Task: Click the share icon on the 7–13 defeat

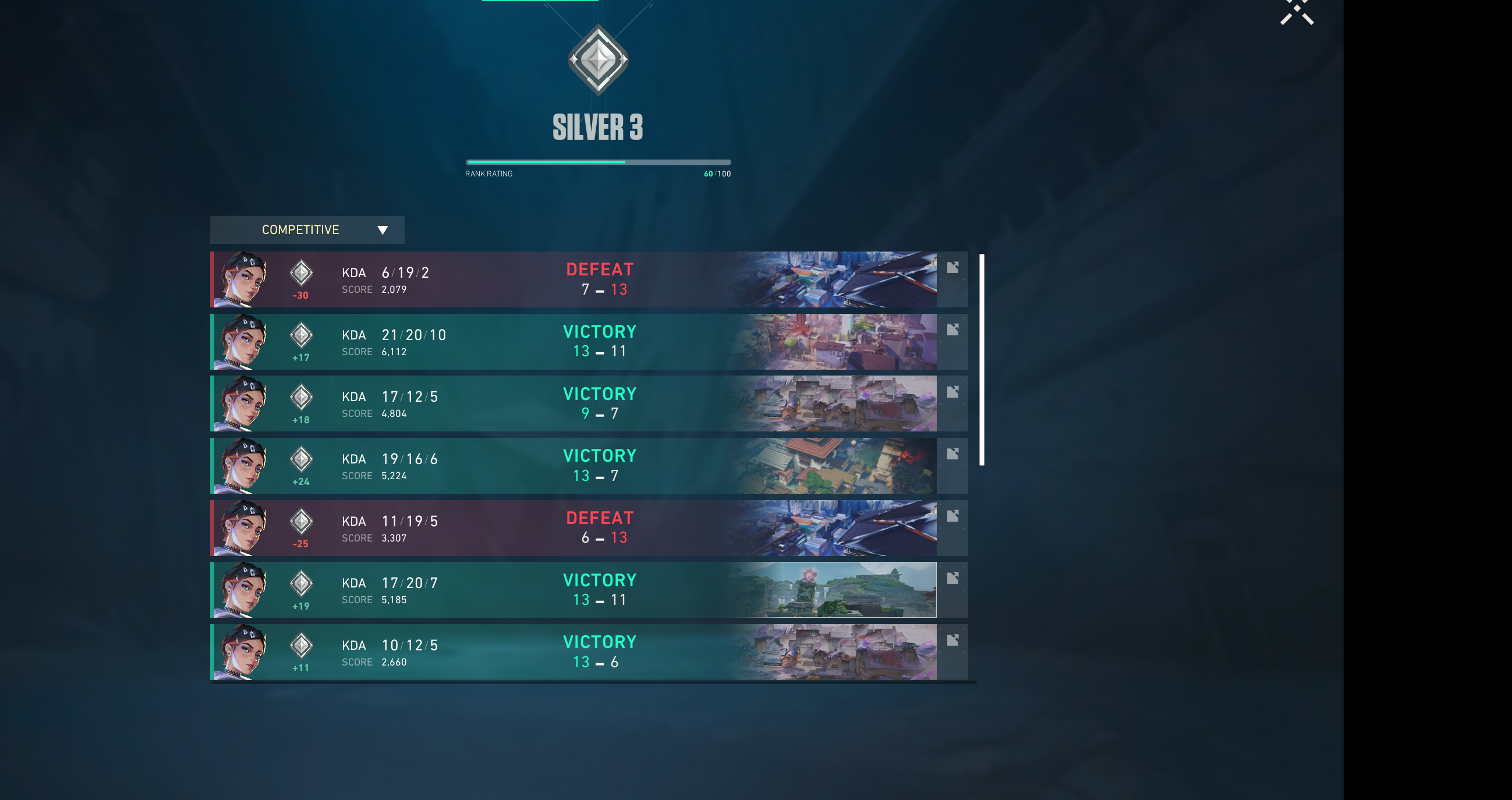Action: point(952,268)
